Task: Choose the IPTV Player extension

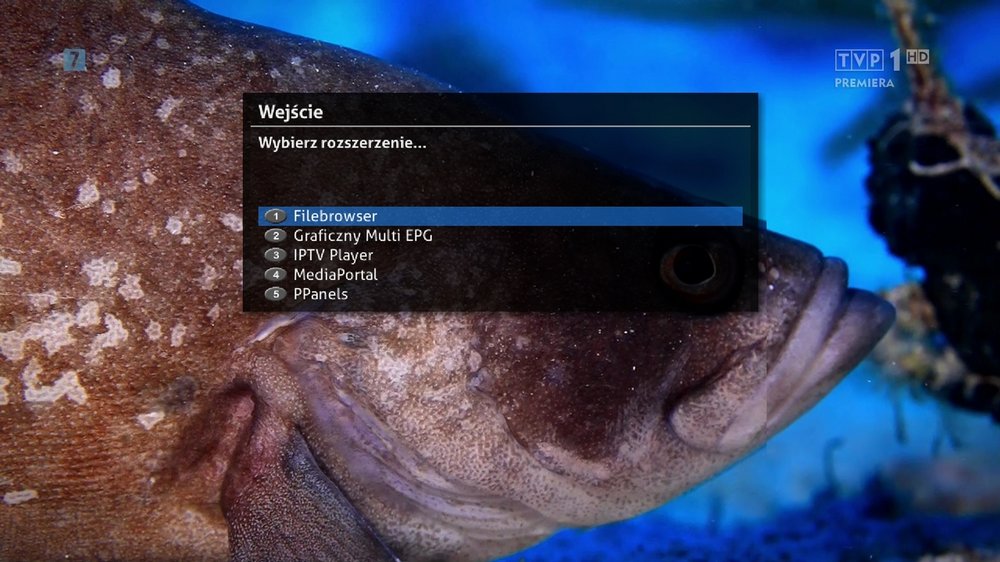Action: [332, 255]
